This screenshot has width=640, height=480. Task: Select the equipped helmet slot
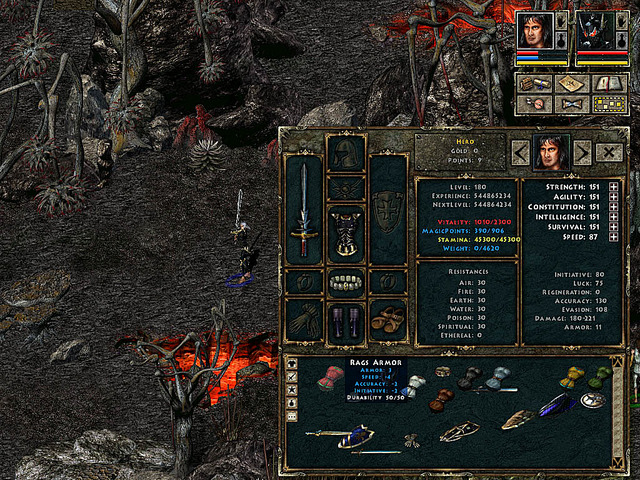point(345,153)
